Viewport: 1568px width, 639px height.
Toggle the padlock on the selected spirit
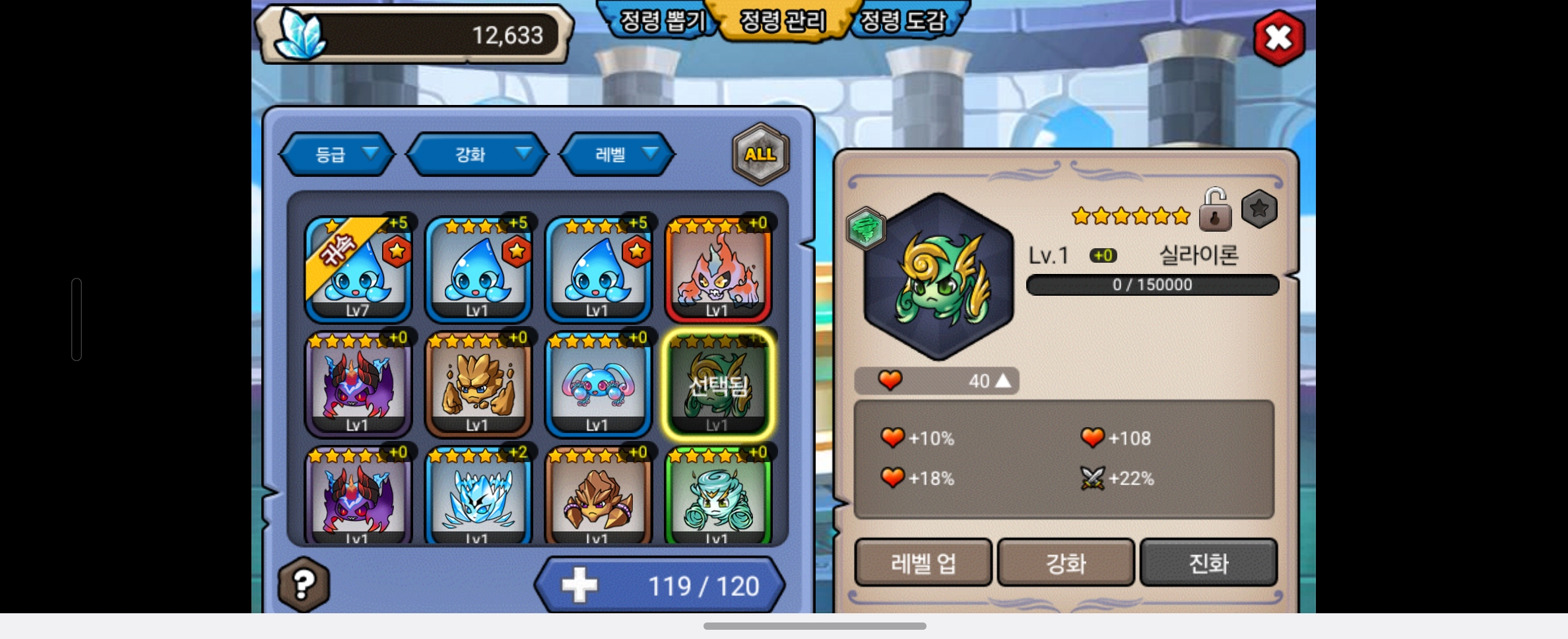point(1215,210)
